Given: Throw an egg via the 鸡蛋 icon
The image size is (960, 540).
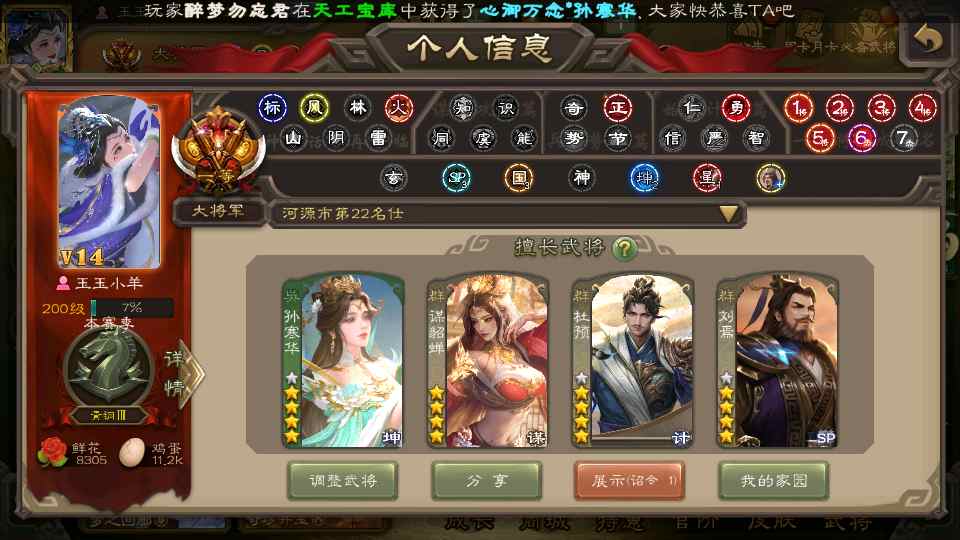Looking at the screenshot, I should pos(131,453).
